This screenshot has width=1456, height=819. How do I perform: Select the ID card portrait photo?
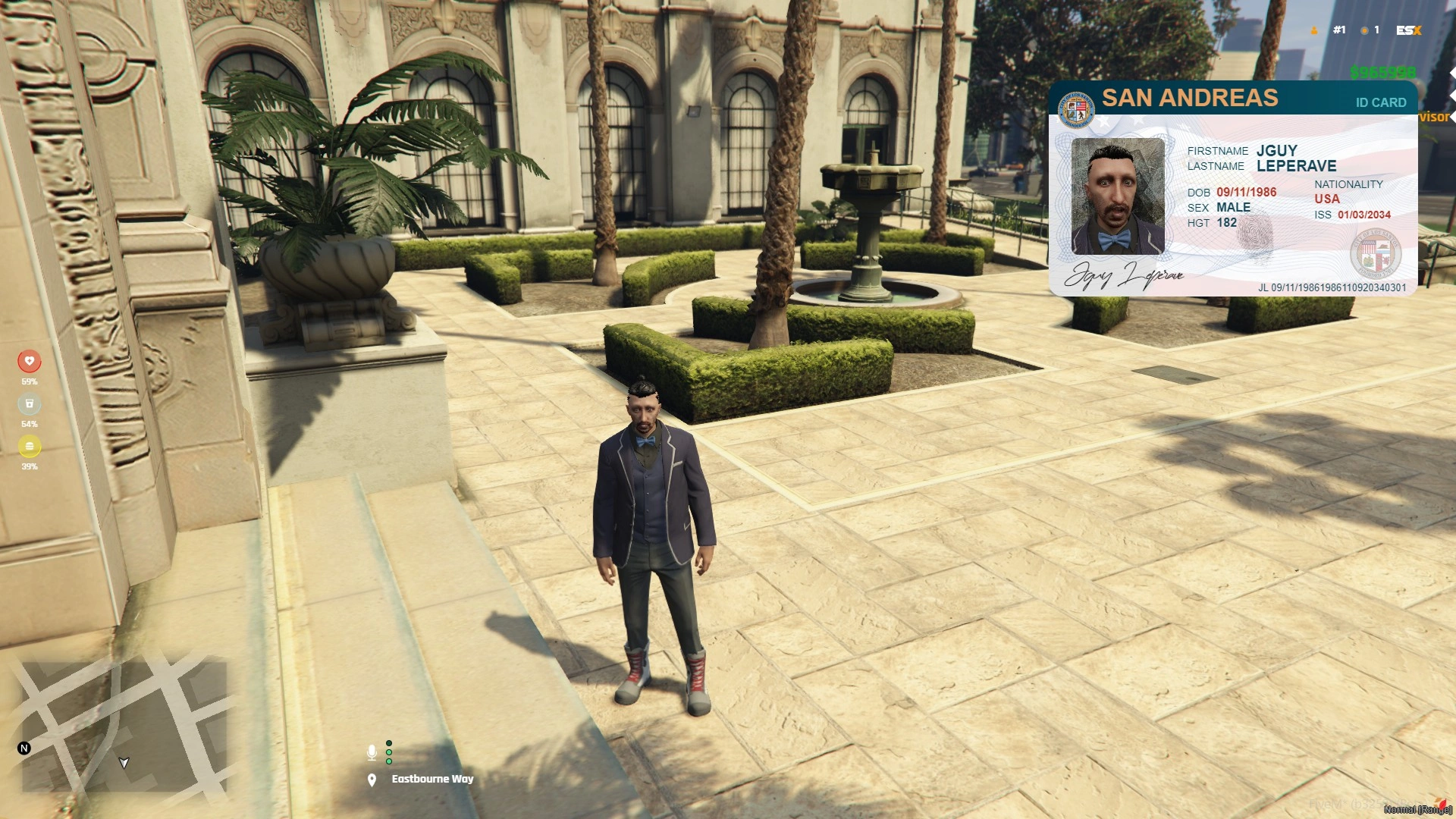[x=1117, y=196]
